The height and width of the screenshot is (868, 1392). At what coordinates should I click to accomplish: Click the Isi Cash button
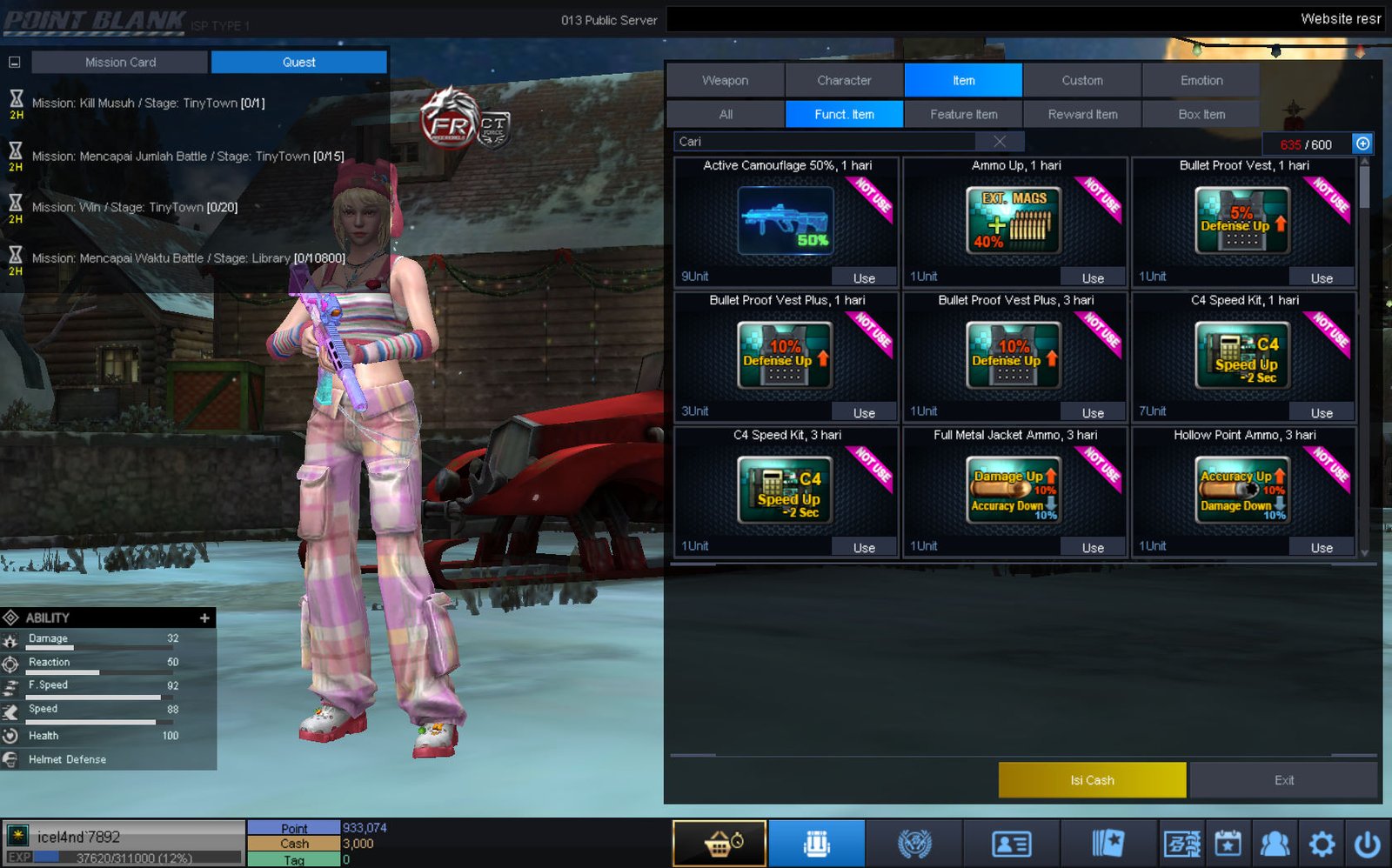click(1092, 780)
